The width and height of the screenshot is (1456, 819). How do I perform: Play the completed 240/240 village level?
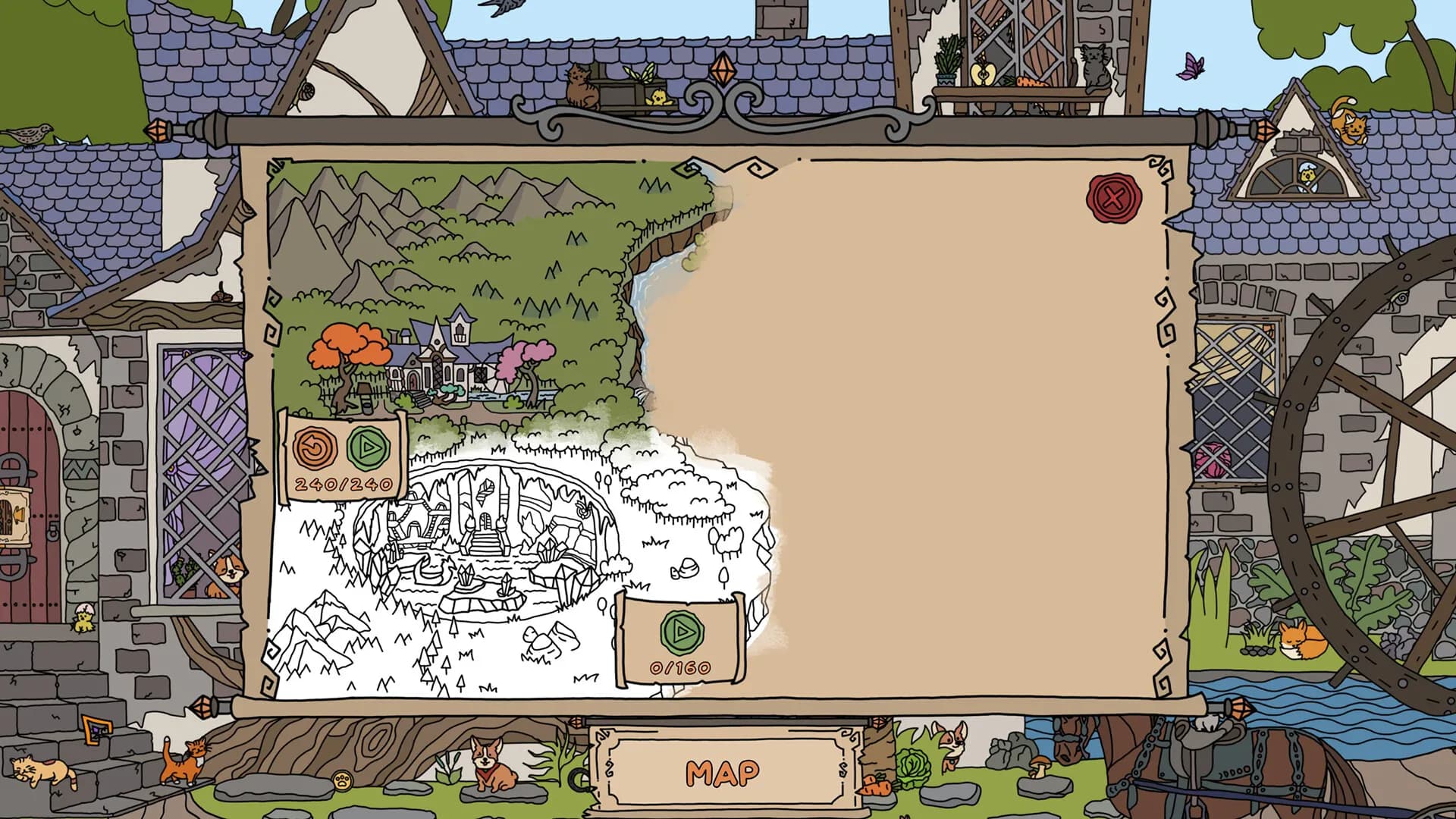[369, 449]
